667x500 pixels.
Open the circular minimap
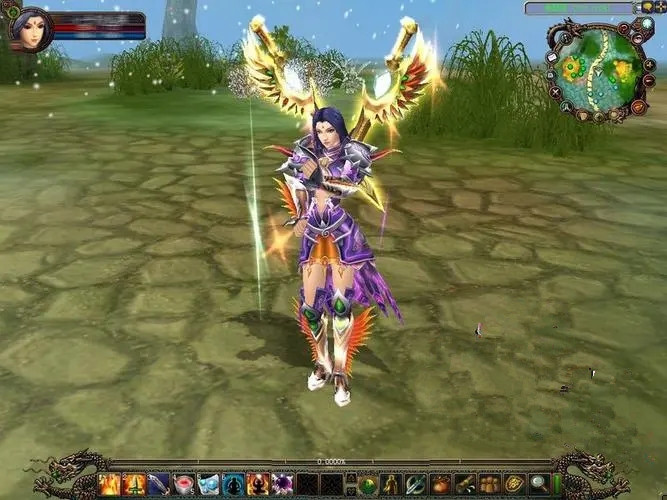tap(597, 68)
